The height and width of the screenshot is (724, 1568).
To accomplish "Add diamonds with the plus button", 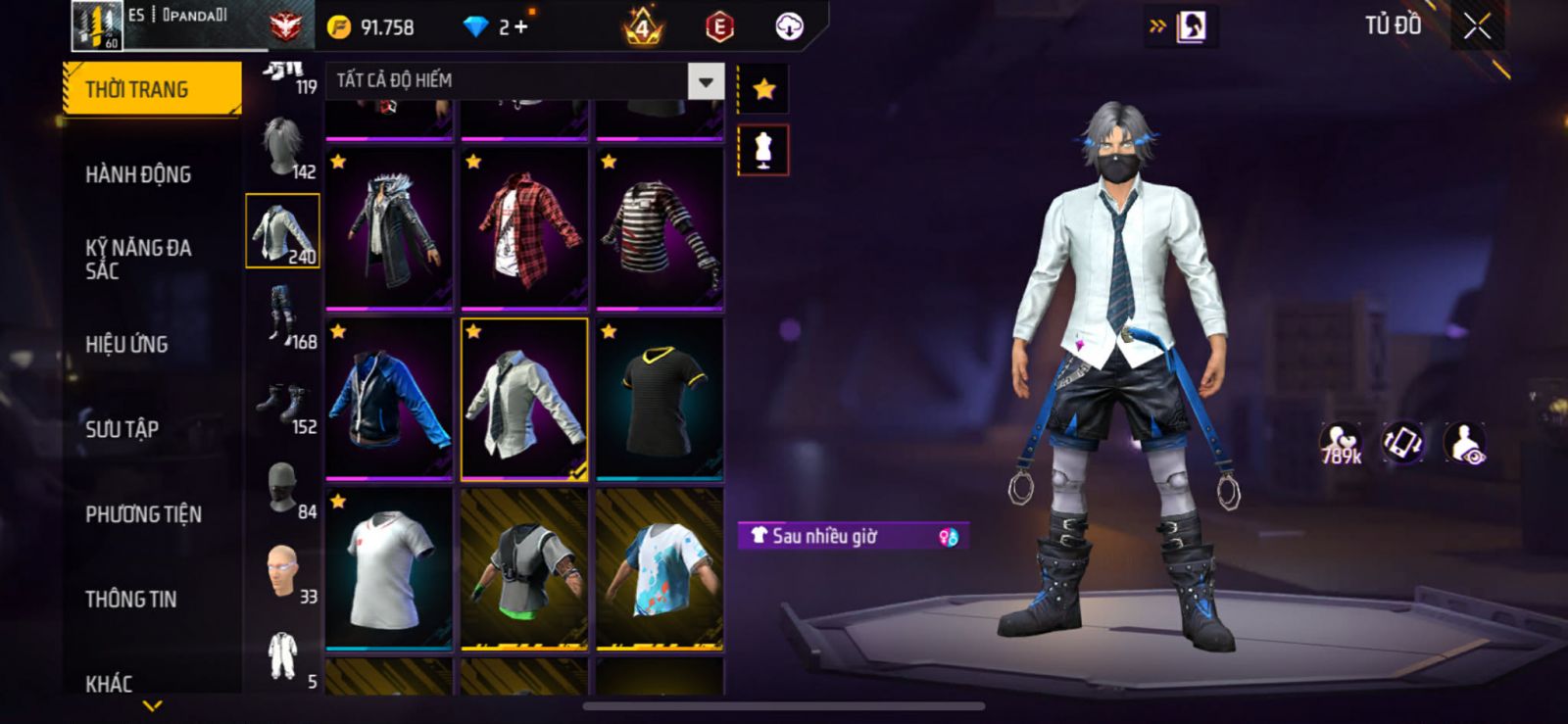I will point(521,27).
